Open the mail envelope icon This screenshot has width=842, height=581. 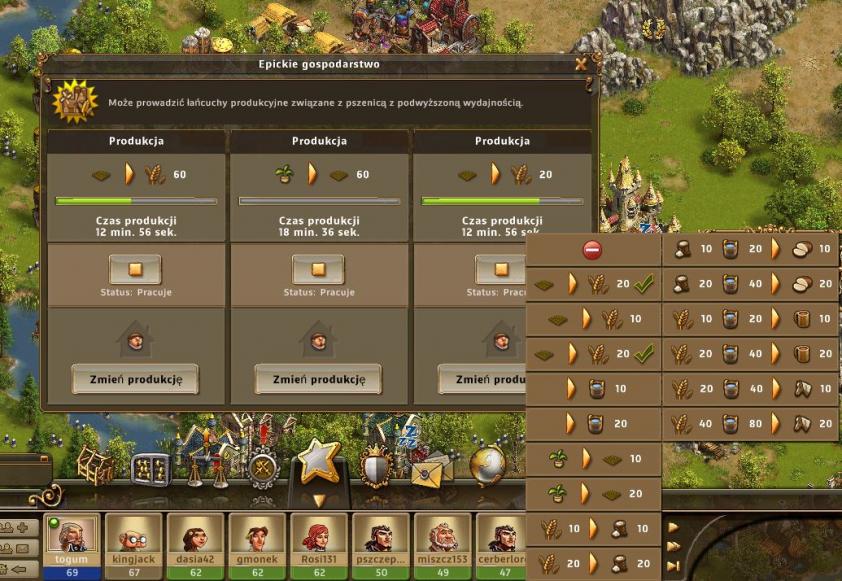[432, 467]
